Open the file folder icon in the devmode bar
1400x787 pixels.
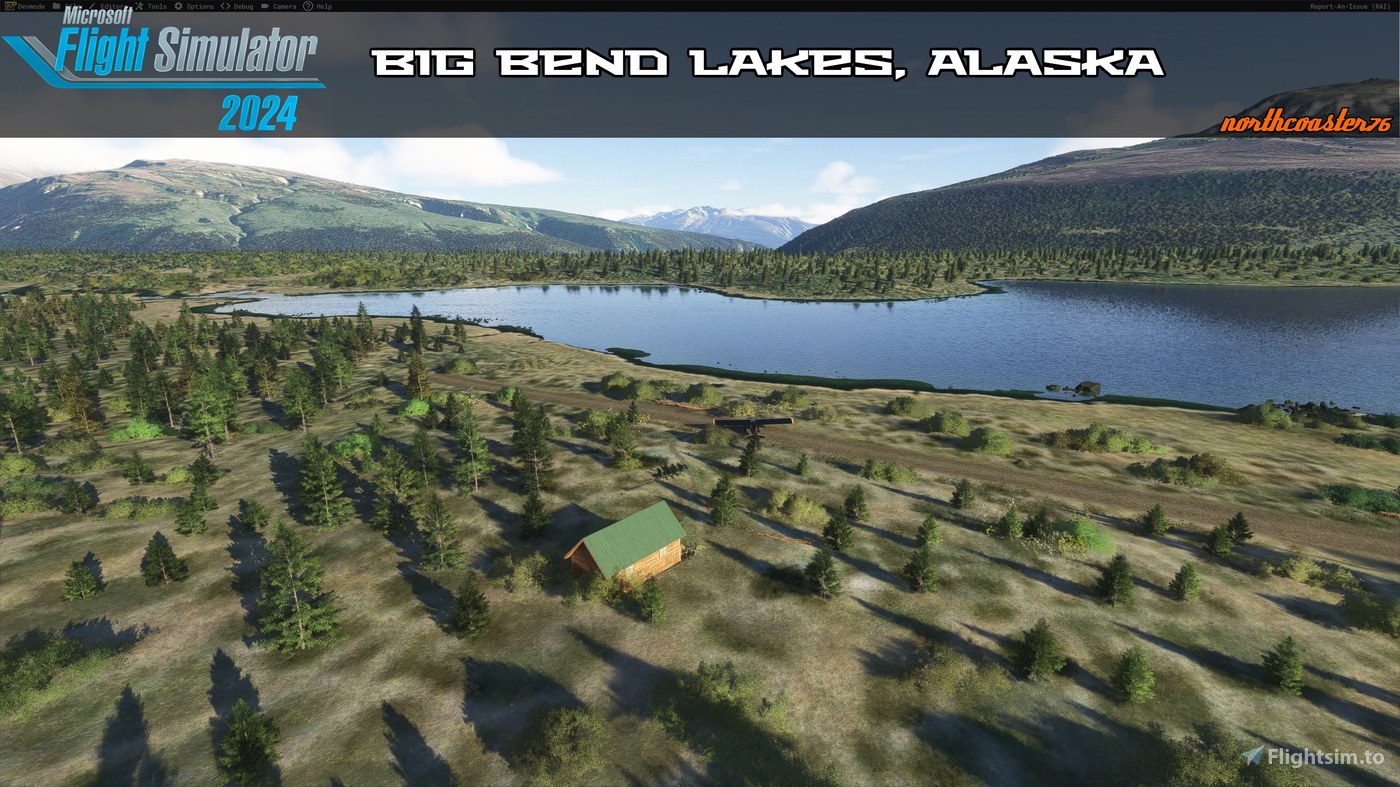pos(54,5)
